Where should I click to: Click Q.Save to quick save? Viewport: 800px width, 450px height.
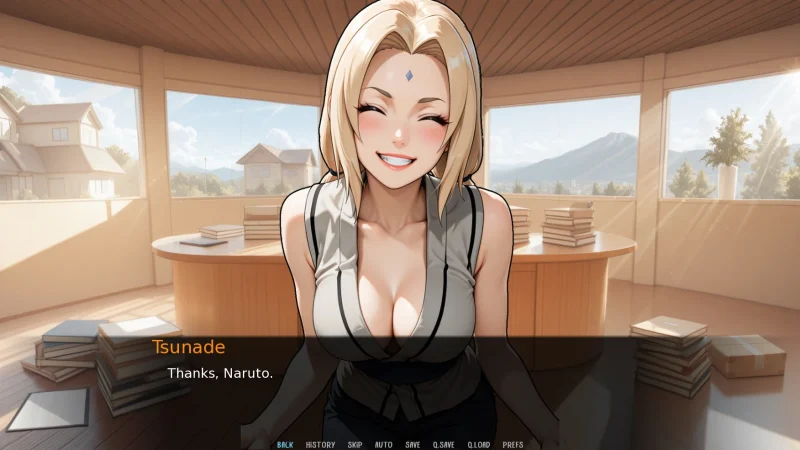[x=443, y=444]
